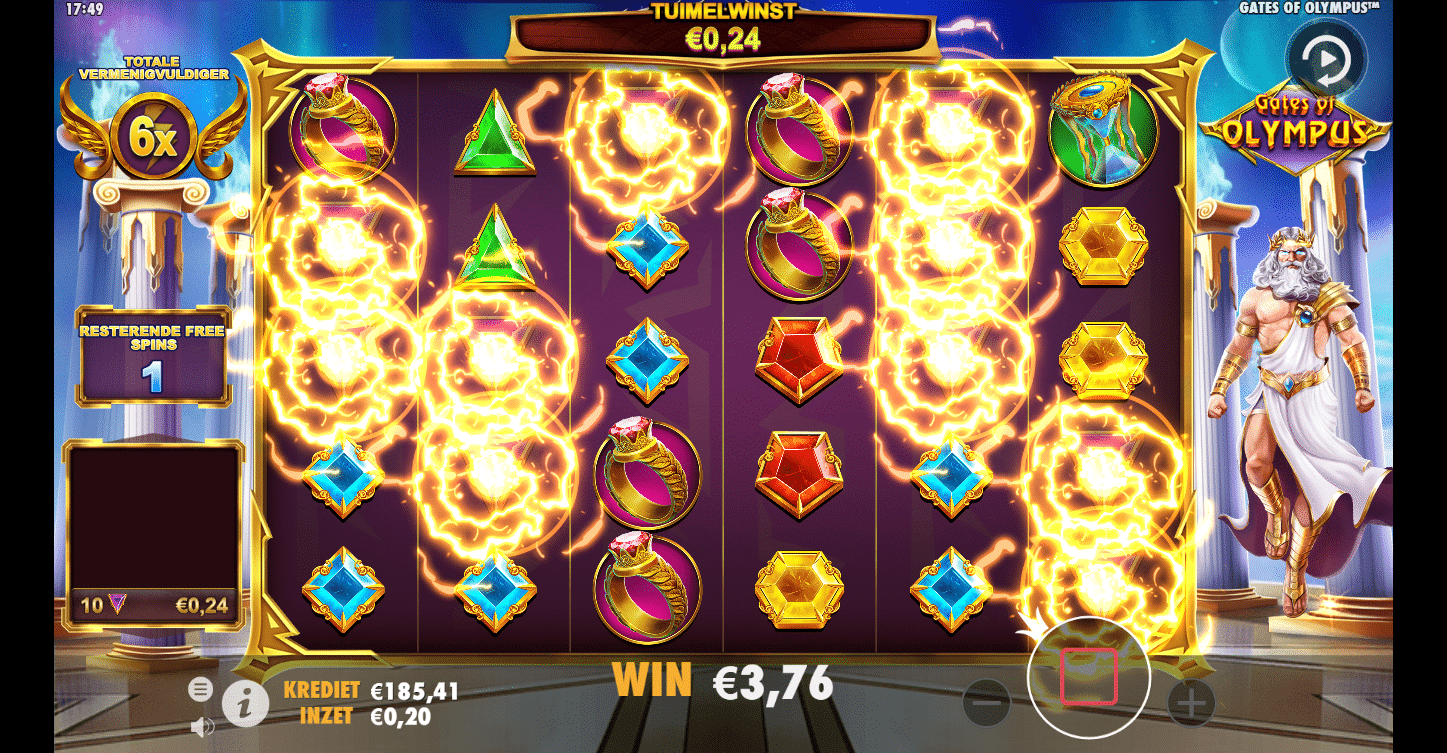1447x753 pixels.
Task: Open the game info screen
Action: pos(244,702)
